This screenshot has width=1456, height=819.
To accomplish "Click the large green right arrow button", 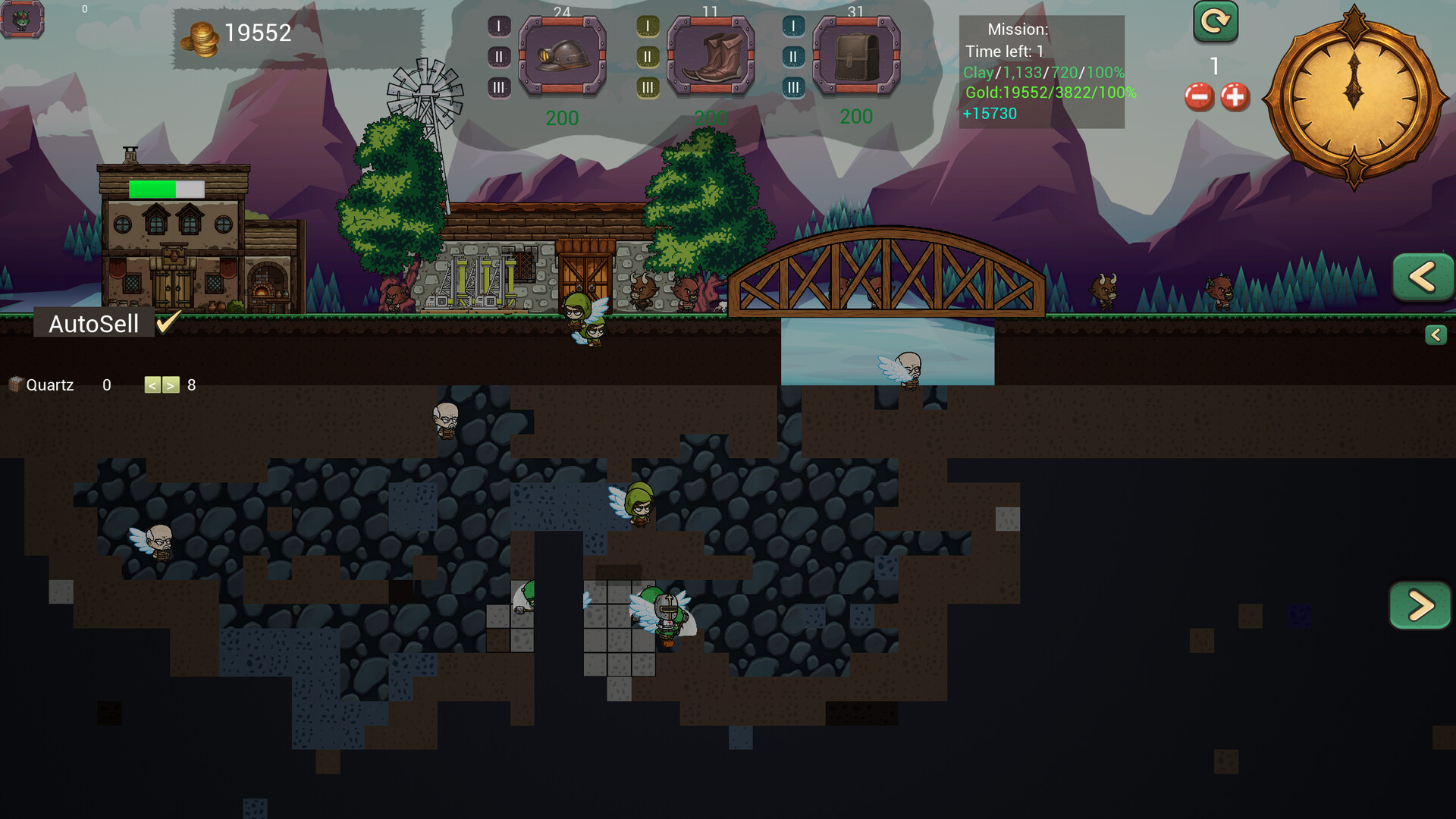I will (x=1420, y=605).
